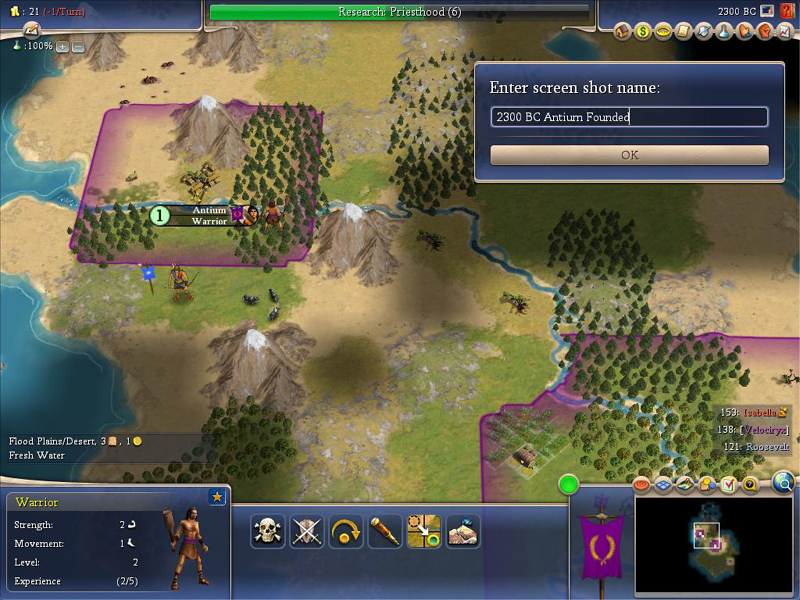Open the main menu monitor icon
This screenshot has width=800, height=600.
point(766,11)
